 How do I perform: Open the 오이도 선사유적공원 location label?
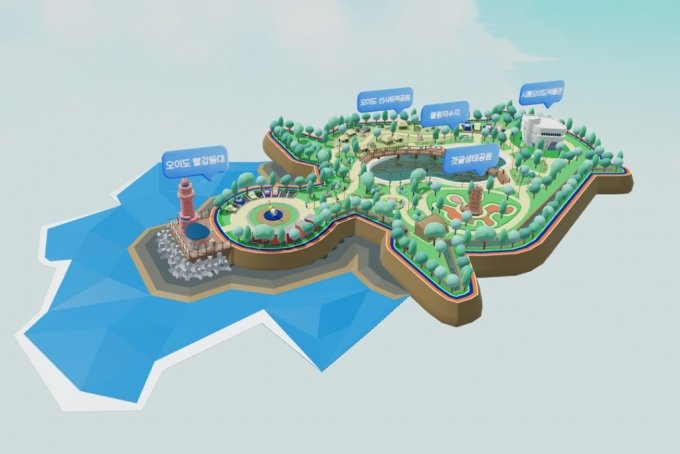(385, 101)
